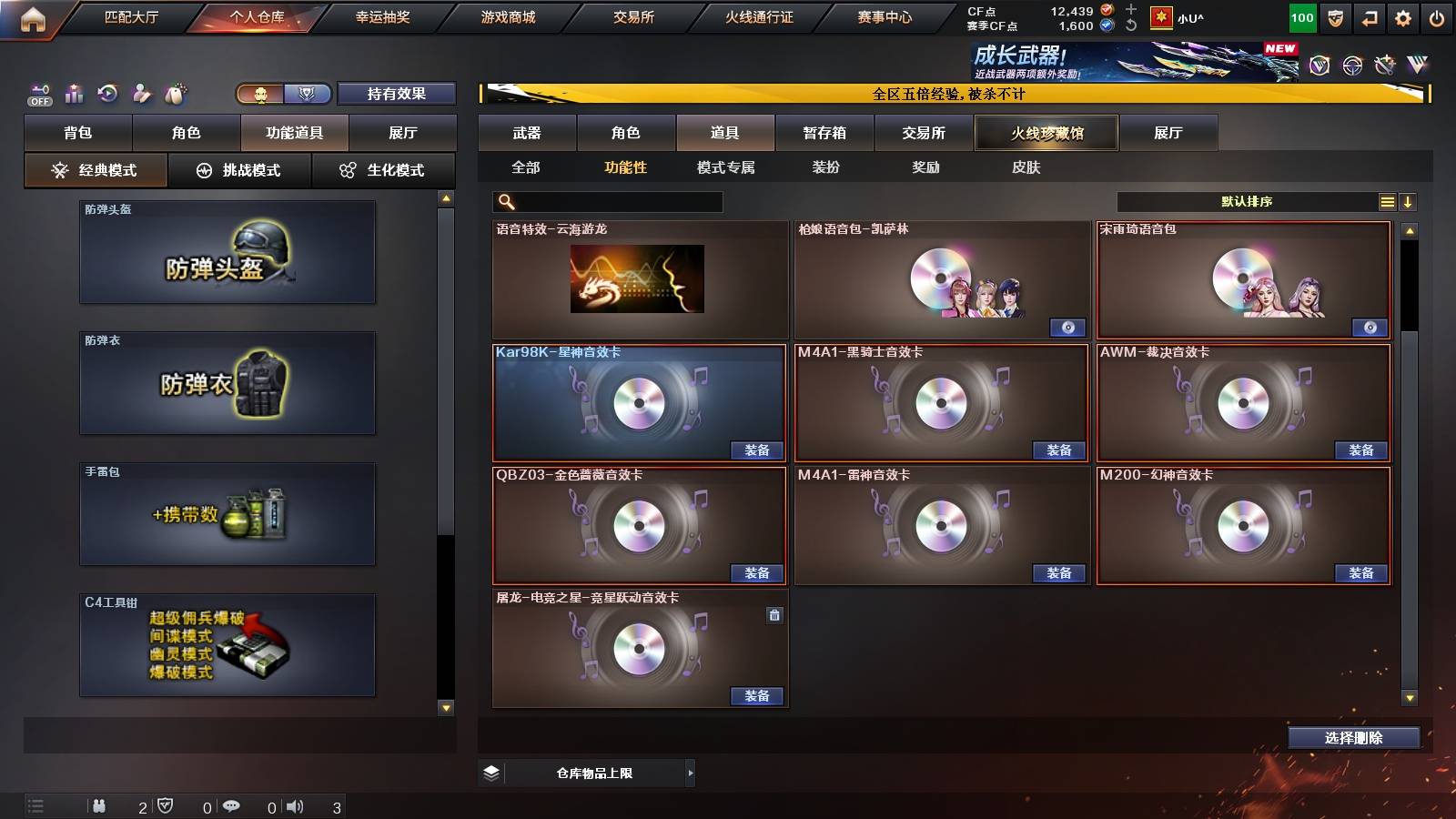
Task: Click the list view icon beside 默认排序
Action: [x=1386, y=201]
